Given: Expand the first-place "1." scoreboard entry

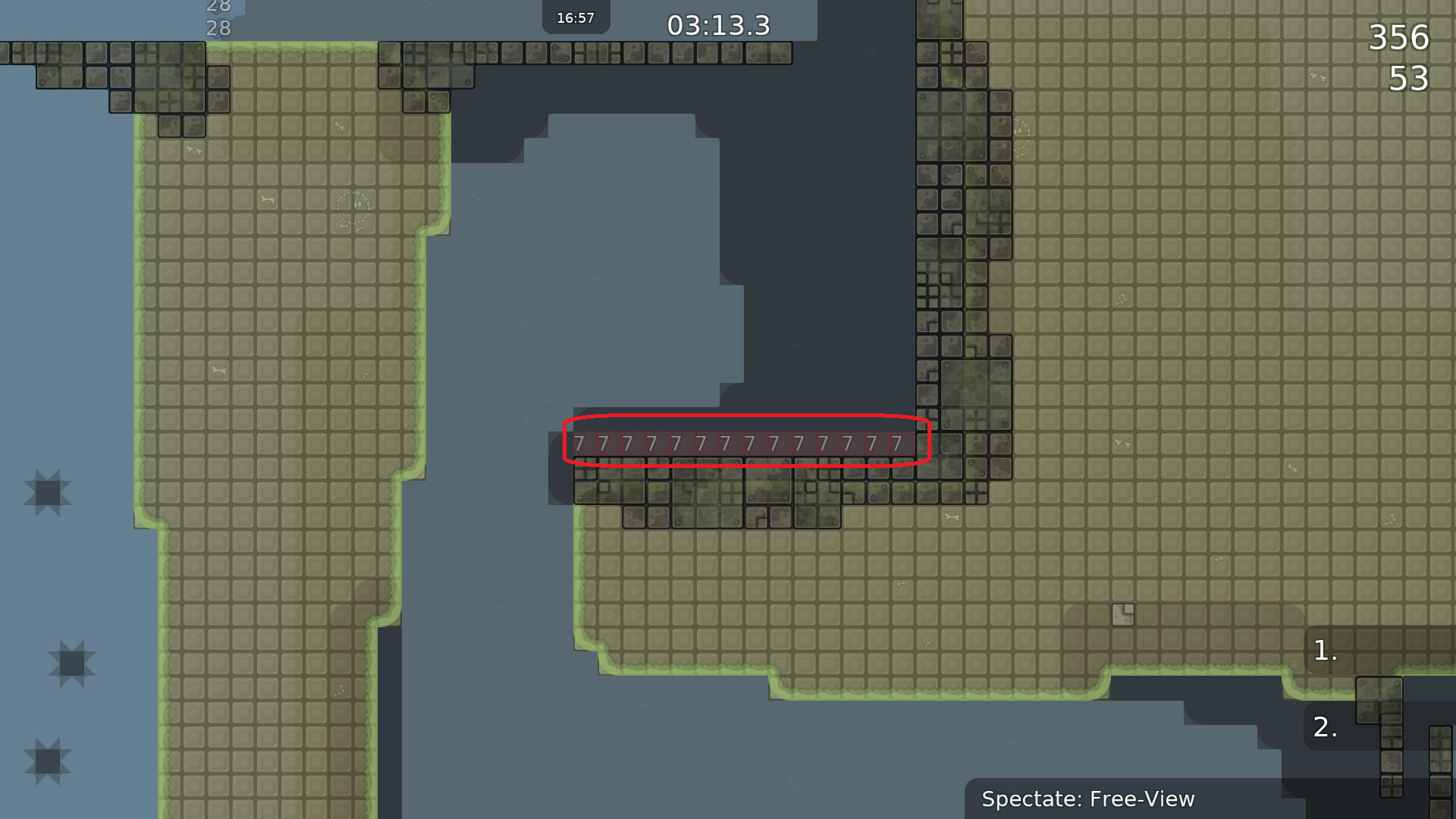Looking at the screenshot, I should (1326, 651).
